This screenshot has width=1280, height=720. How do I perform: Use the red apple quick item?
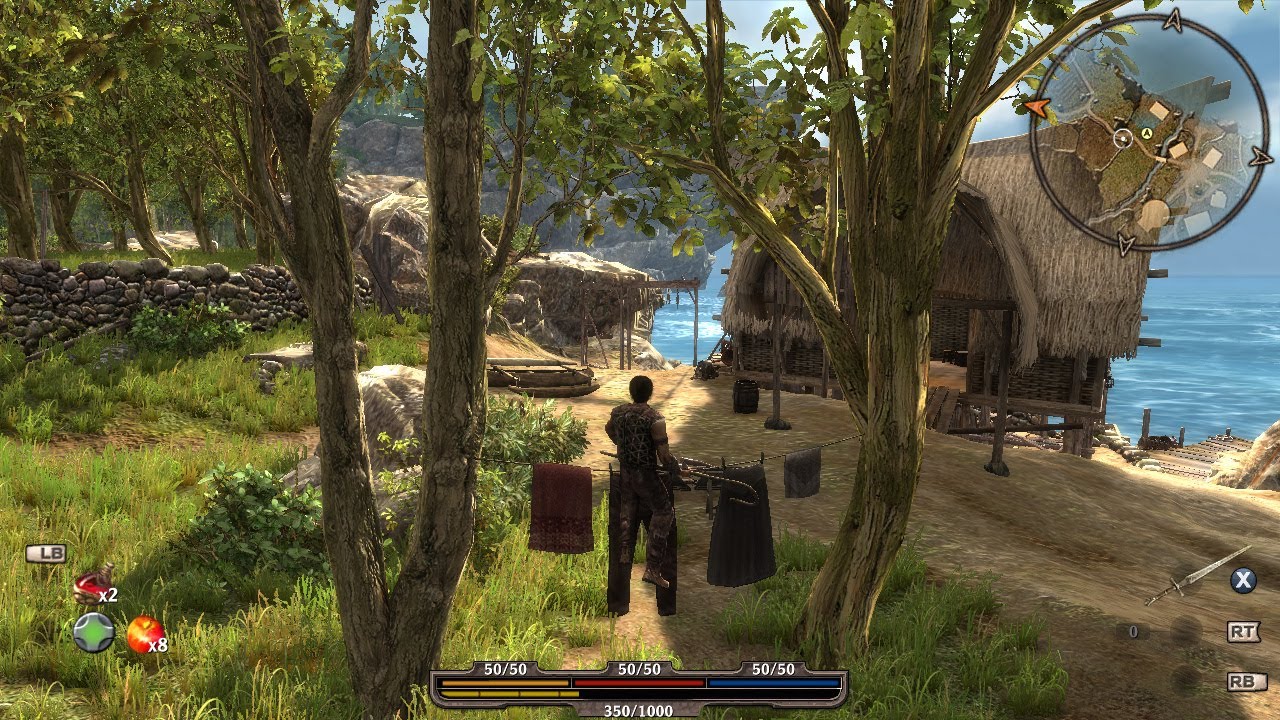click(143, 633)
